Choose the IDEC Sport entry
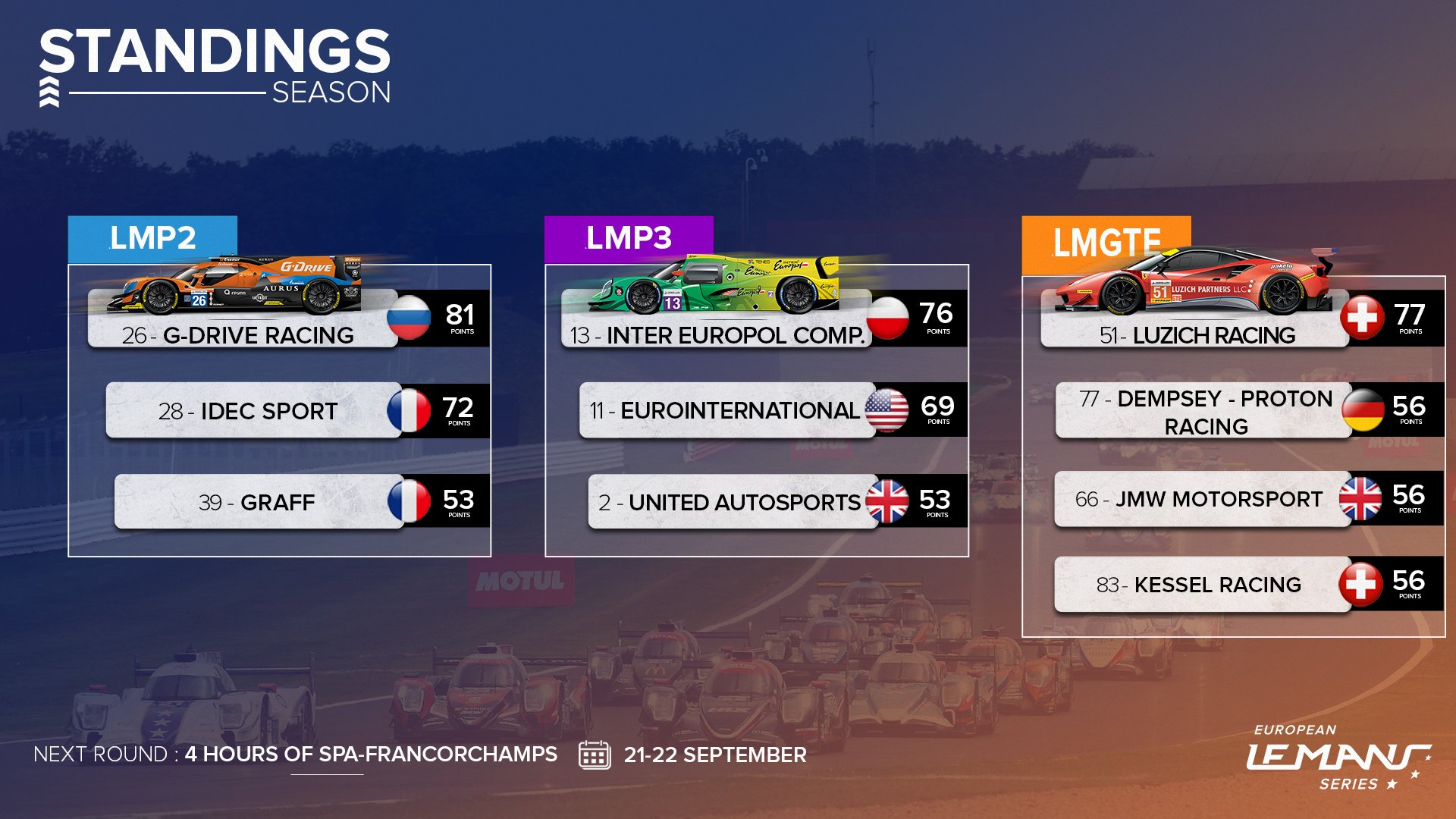The width and height of the screenshot is (1456, 819). (253, 410)
